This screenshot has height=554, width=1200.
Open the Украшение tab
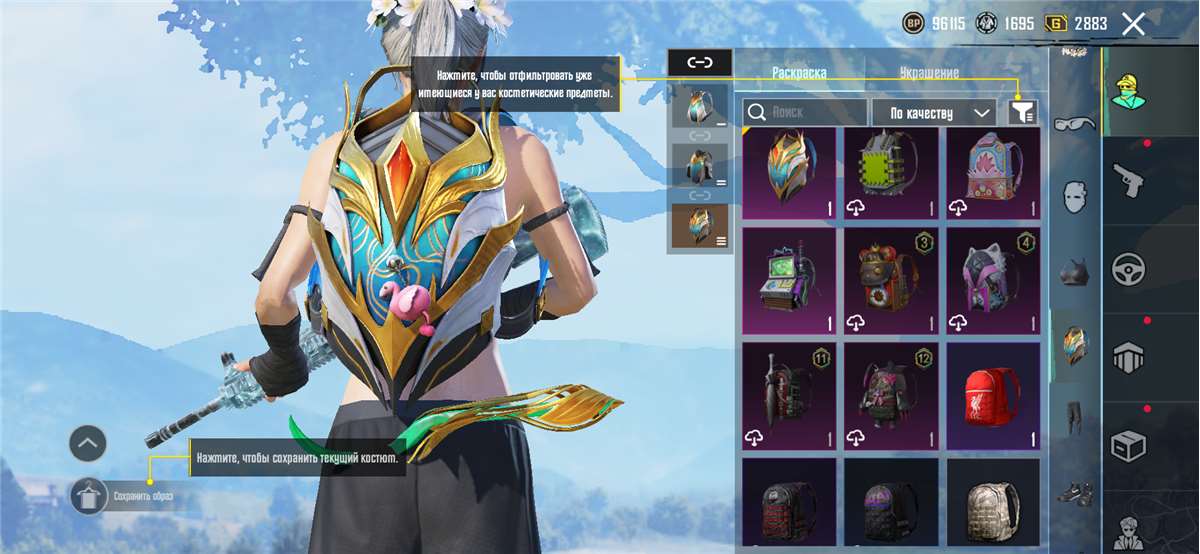929,72
